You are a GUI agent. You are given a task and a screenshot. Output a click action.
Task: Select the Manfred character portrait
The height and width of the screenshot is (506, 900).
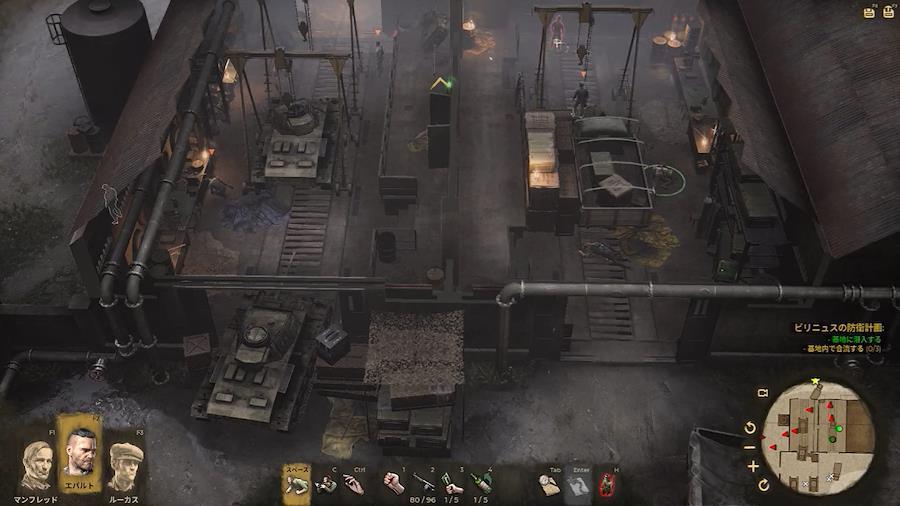click(37, 466)
